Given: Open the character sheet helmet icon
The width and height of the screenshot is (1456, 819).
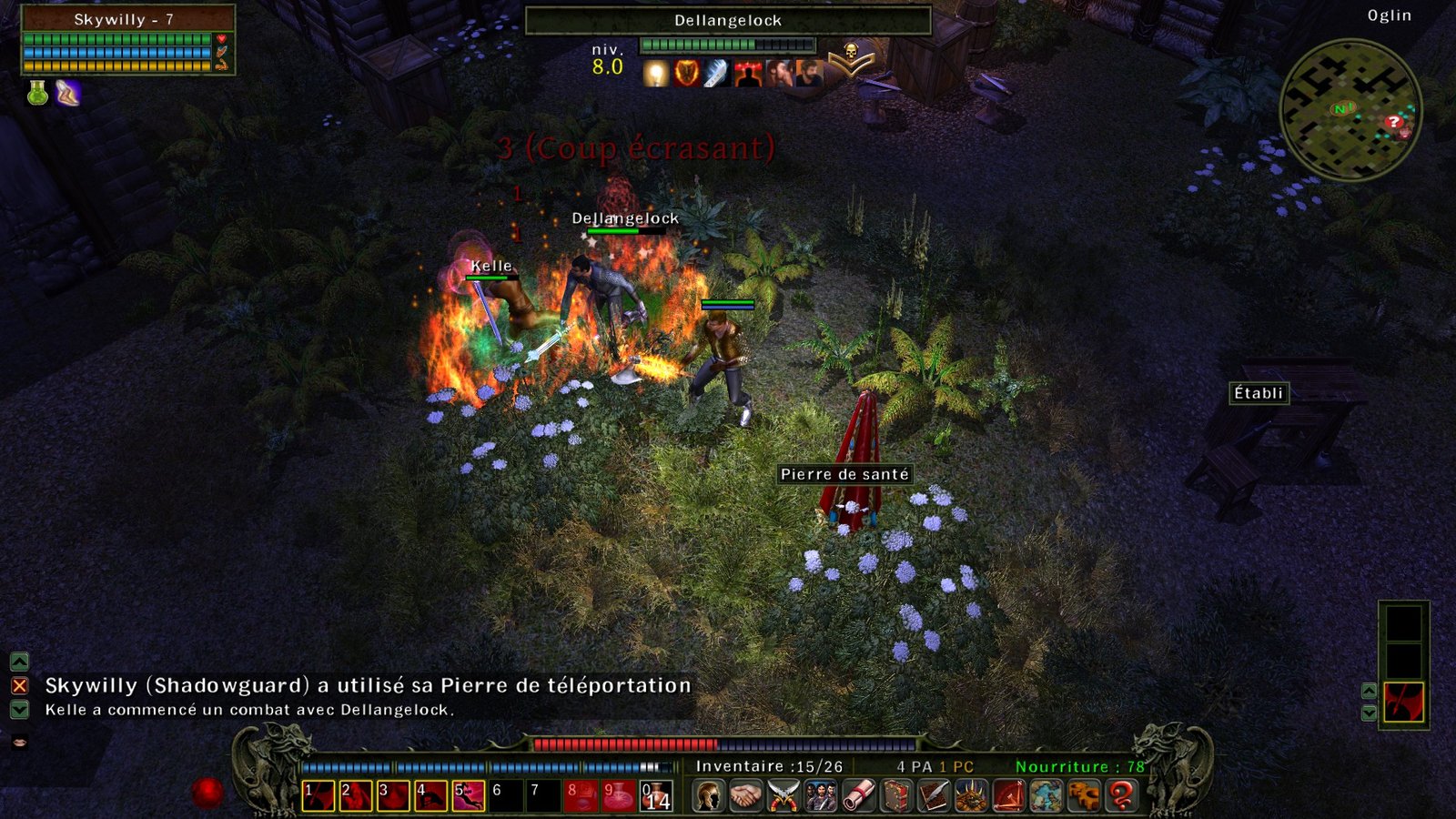Looking at the screenshot, I should point(708,795).
